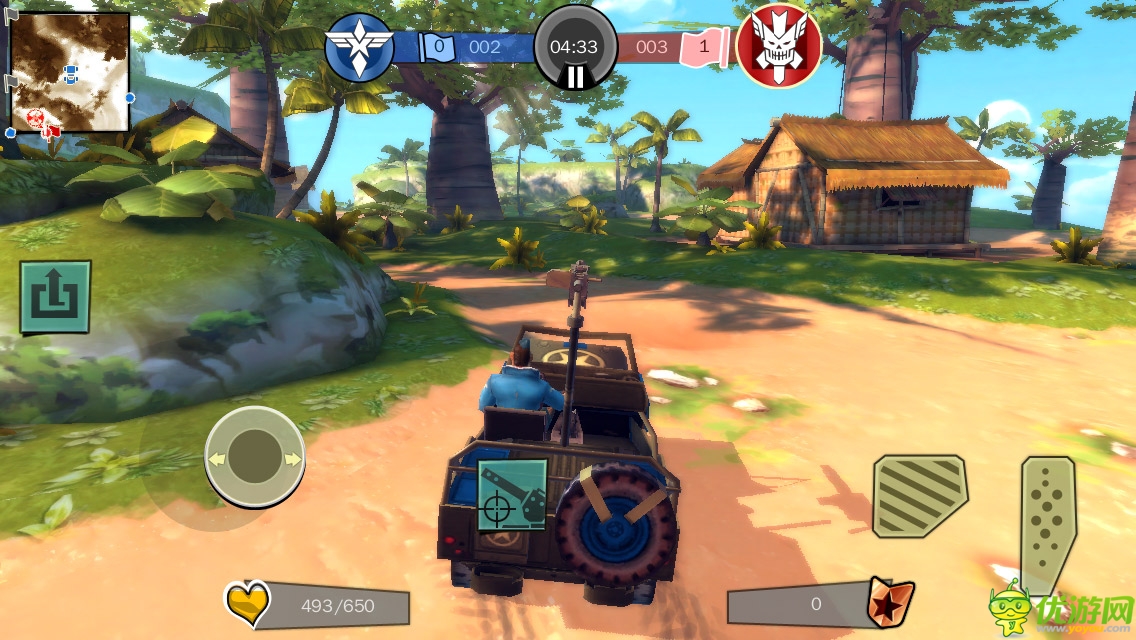The image size is (1136, 640).
Task: Open the minimap
Action: pos(69,72)
